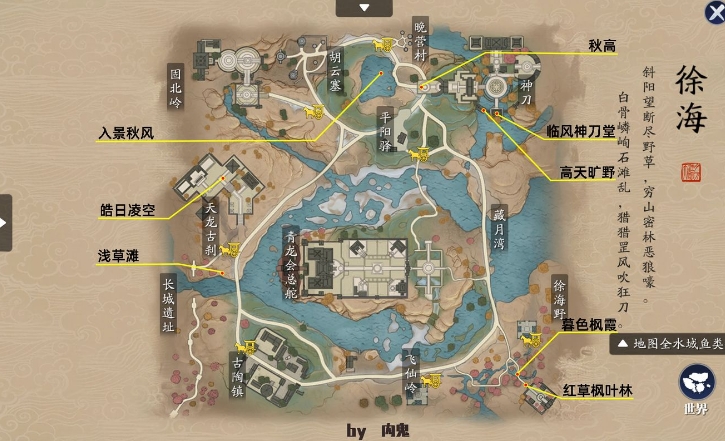725x441 pixels.
Task: Expand the 地图全水域鱼类 fish list
Action: click(x=668, y=344)
